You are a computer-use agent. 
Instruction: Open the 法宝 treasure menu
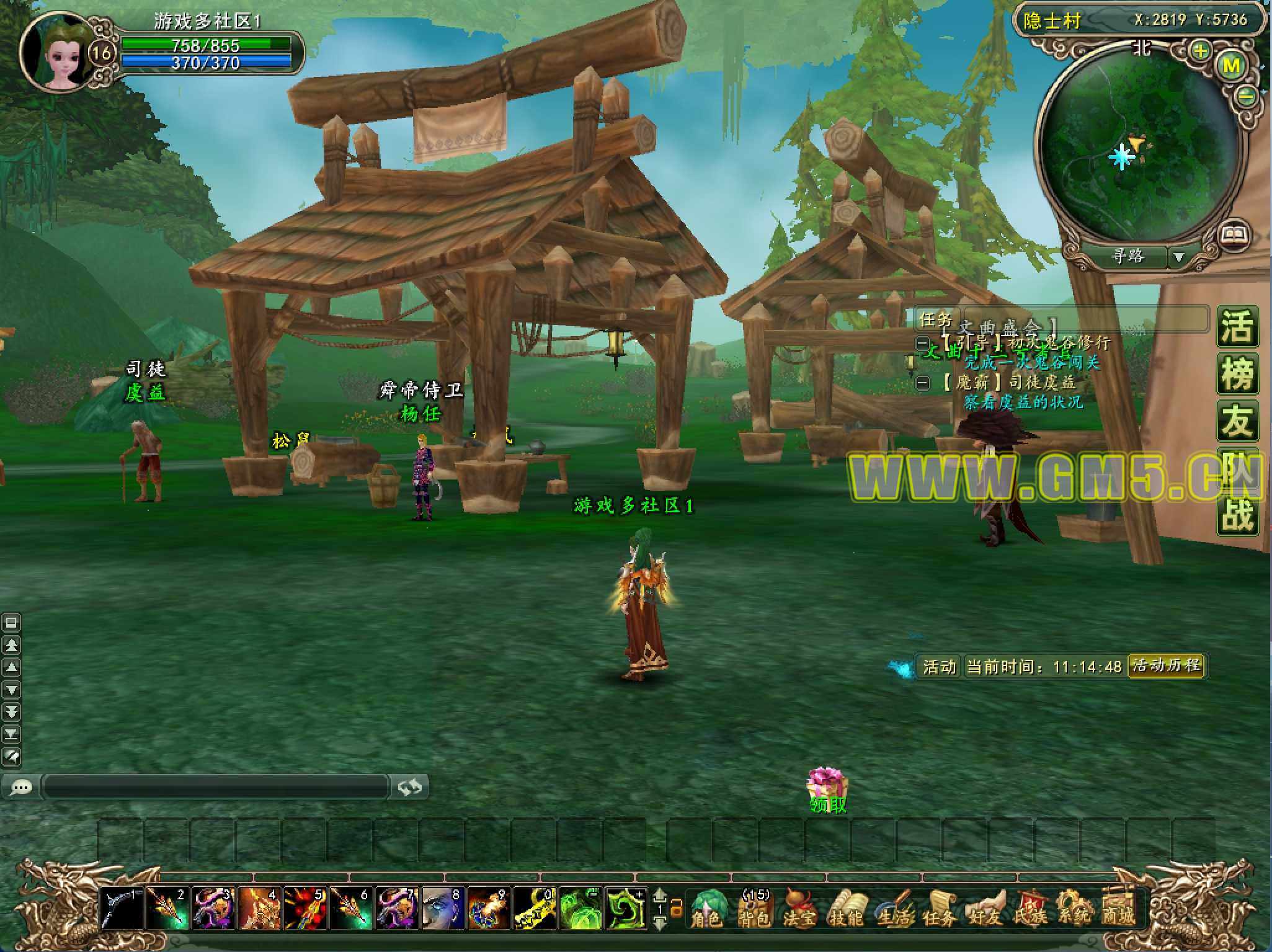pos(799,908)
